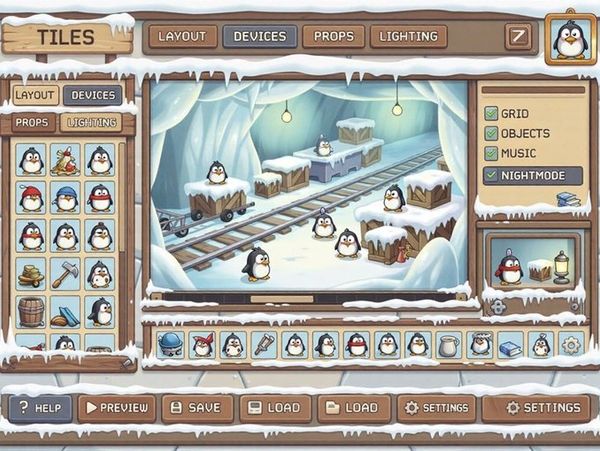
Task: Select the blue-capped penguin tile
Action: [66, 197]
